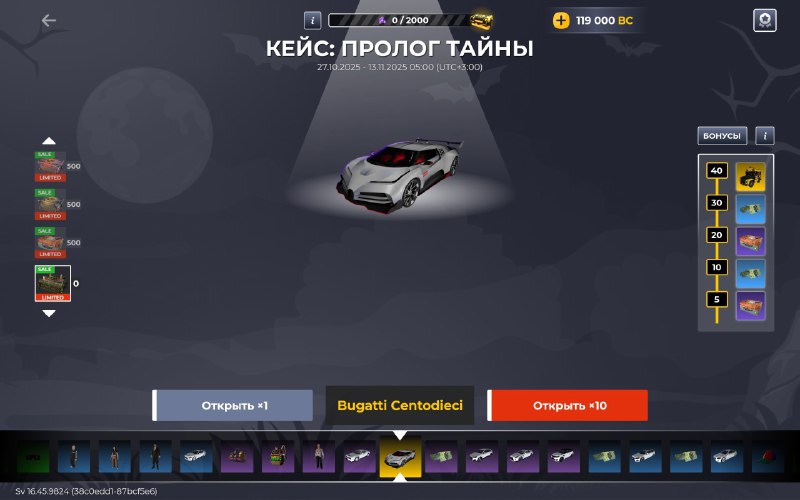
Task: Select the highlighted case with 0 count
Action: point(52,283)
